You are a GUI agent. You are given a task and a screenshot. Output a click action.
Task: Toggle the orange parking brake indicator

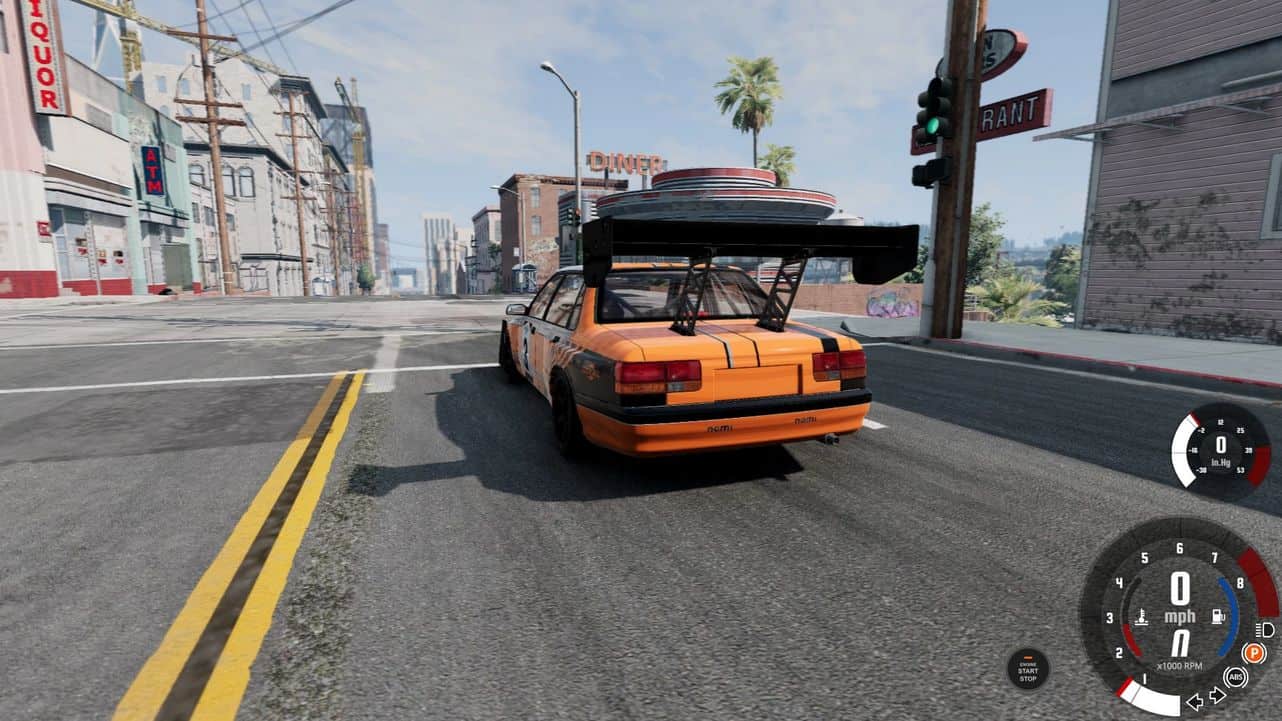pos(1253,653)
